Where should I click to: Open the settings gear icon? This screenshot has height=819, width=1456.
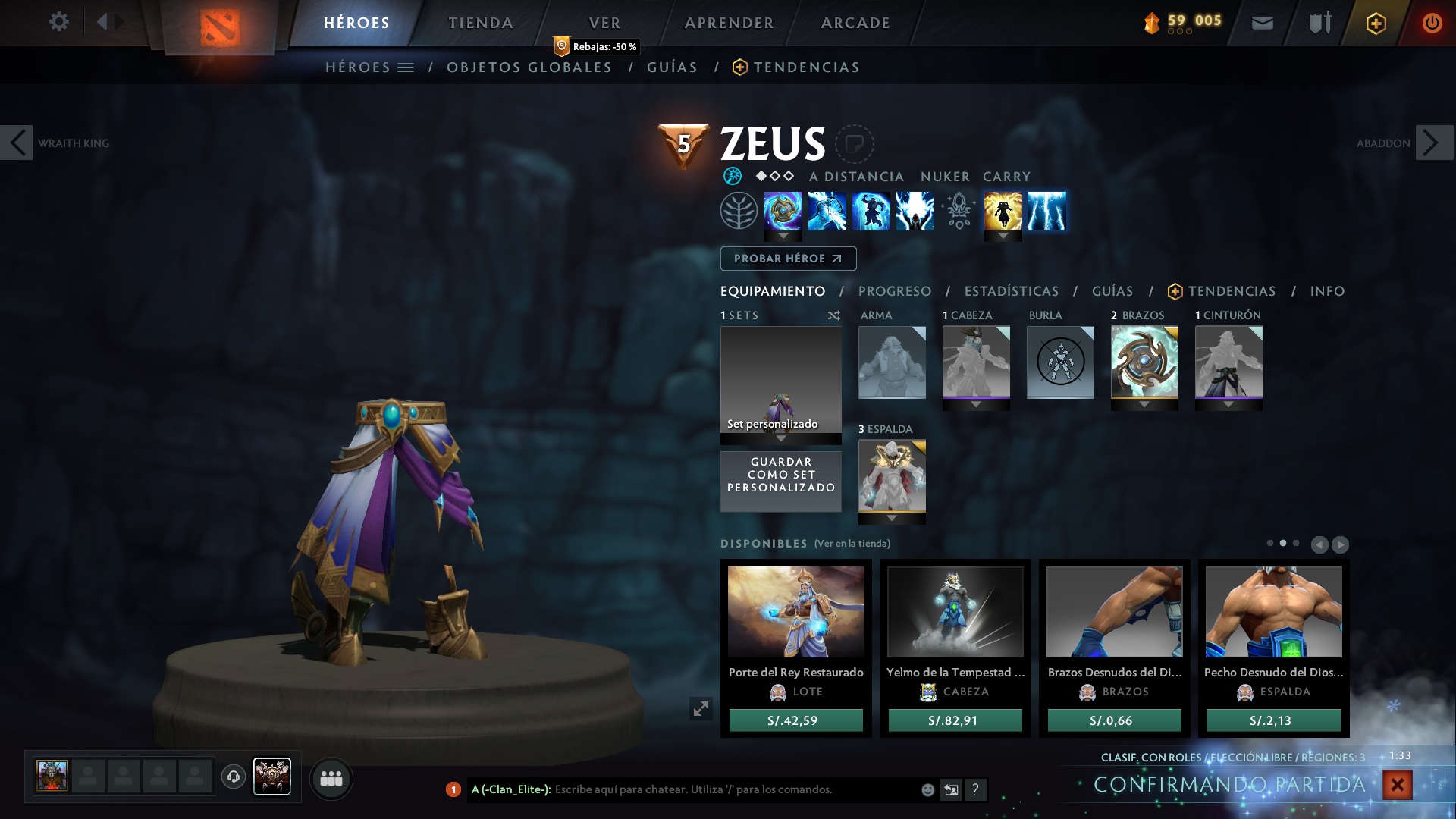(x=58, y=22)
